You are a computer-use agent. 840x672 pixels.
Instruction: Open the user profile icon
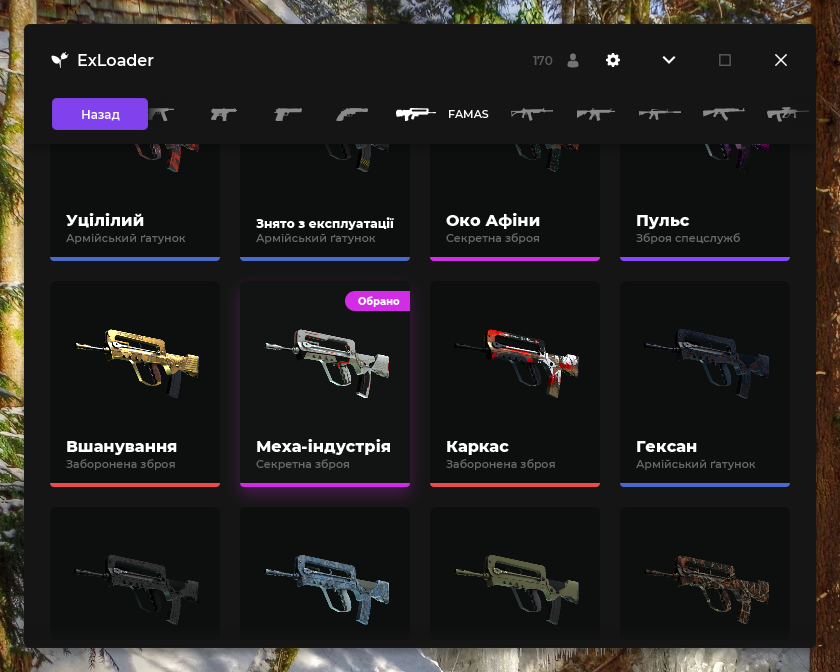[x=573, y=60]
